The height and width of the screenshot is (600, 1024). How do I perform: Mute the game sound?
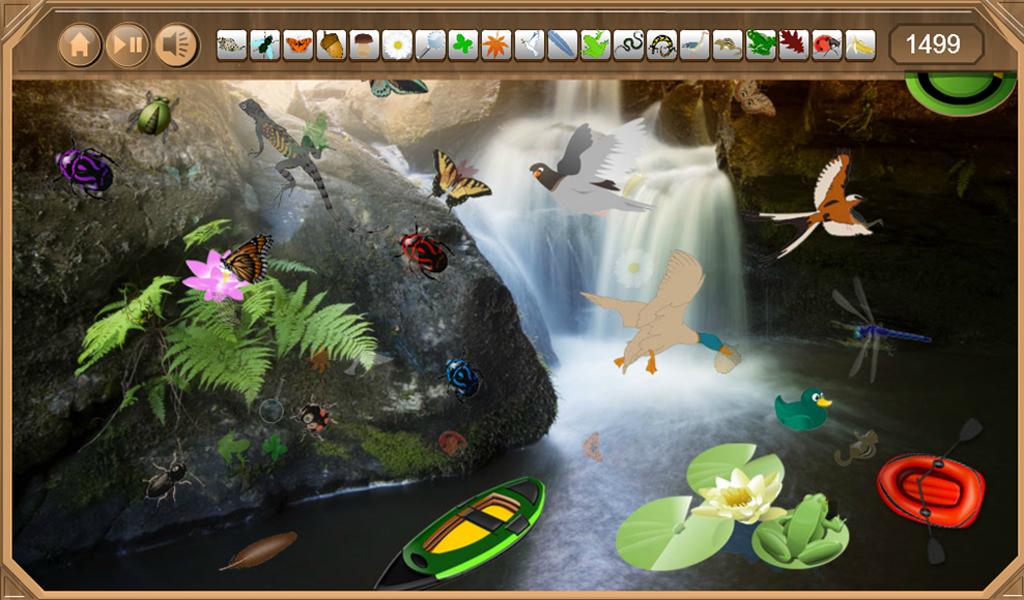pos(177,45)
